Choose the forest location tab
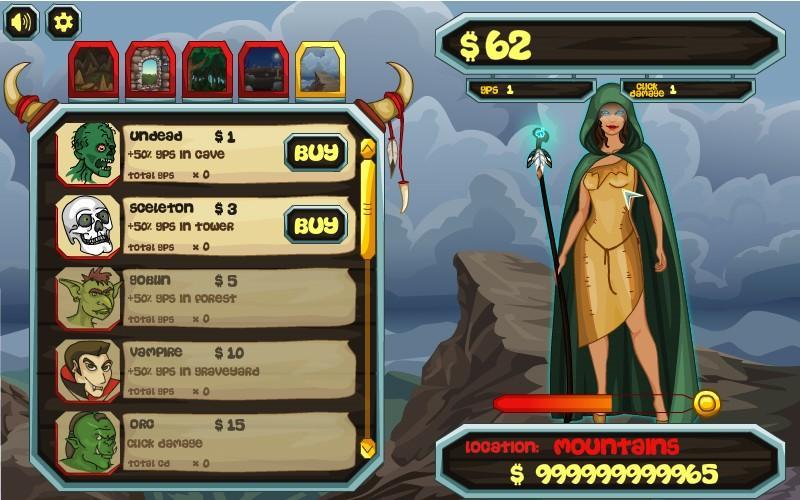Screen dimensions: 800x500 [x=207, y=70]
